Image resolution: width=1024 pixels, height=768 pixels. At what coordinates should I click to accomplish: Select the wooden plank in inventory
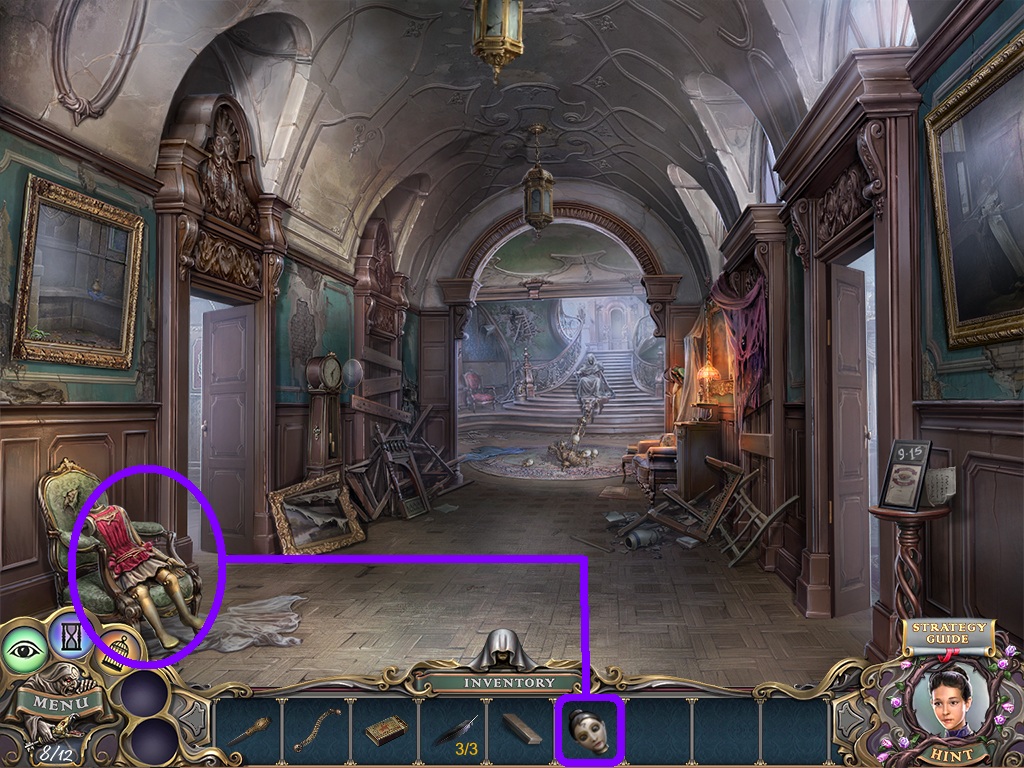[521, 730]
